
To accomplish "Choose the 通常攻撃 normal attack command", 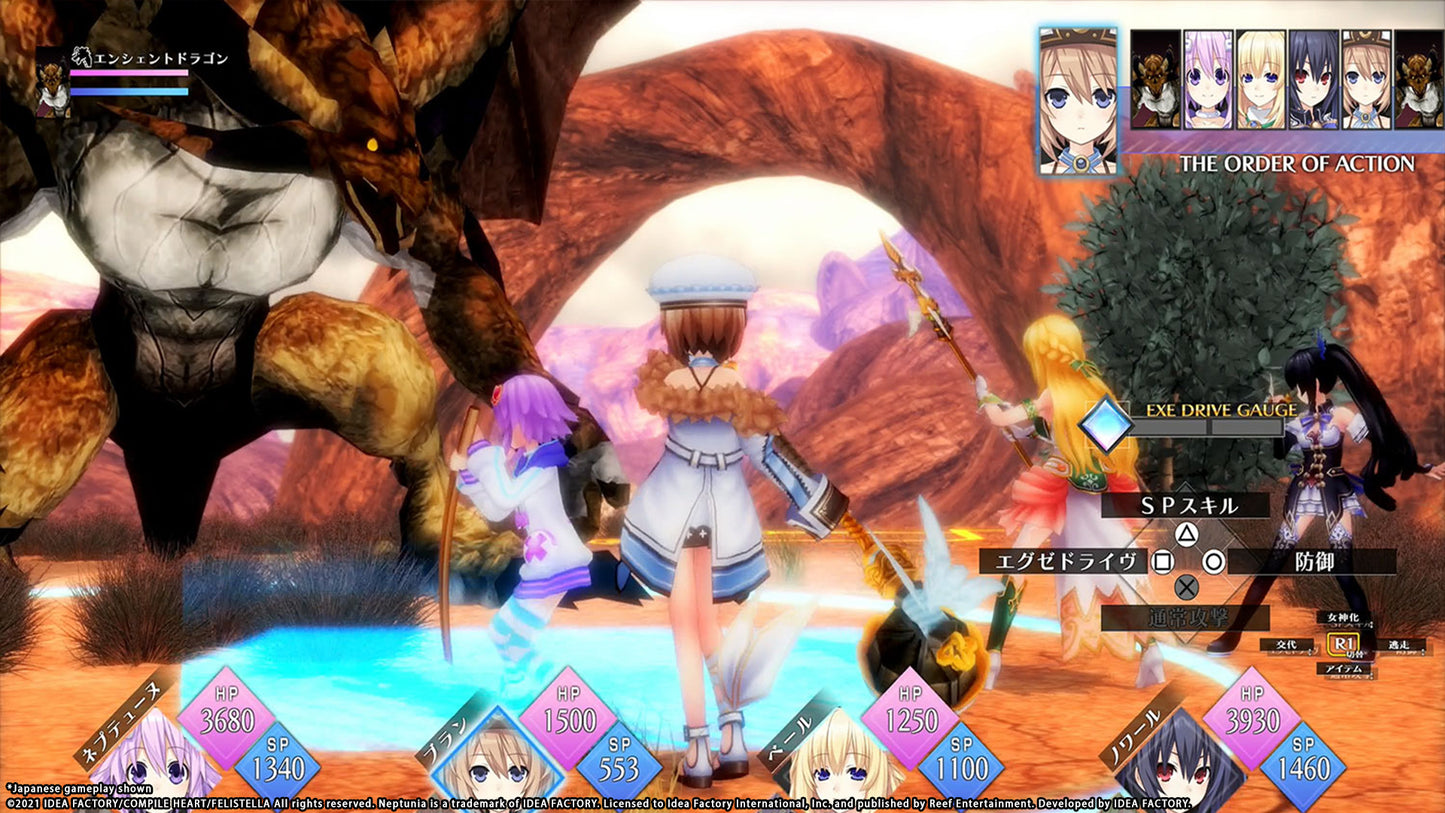I will tap(1186, 617).
